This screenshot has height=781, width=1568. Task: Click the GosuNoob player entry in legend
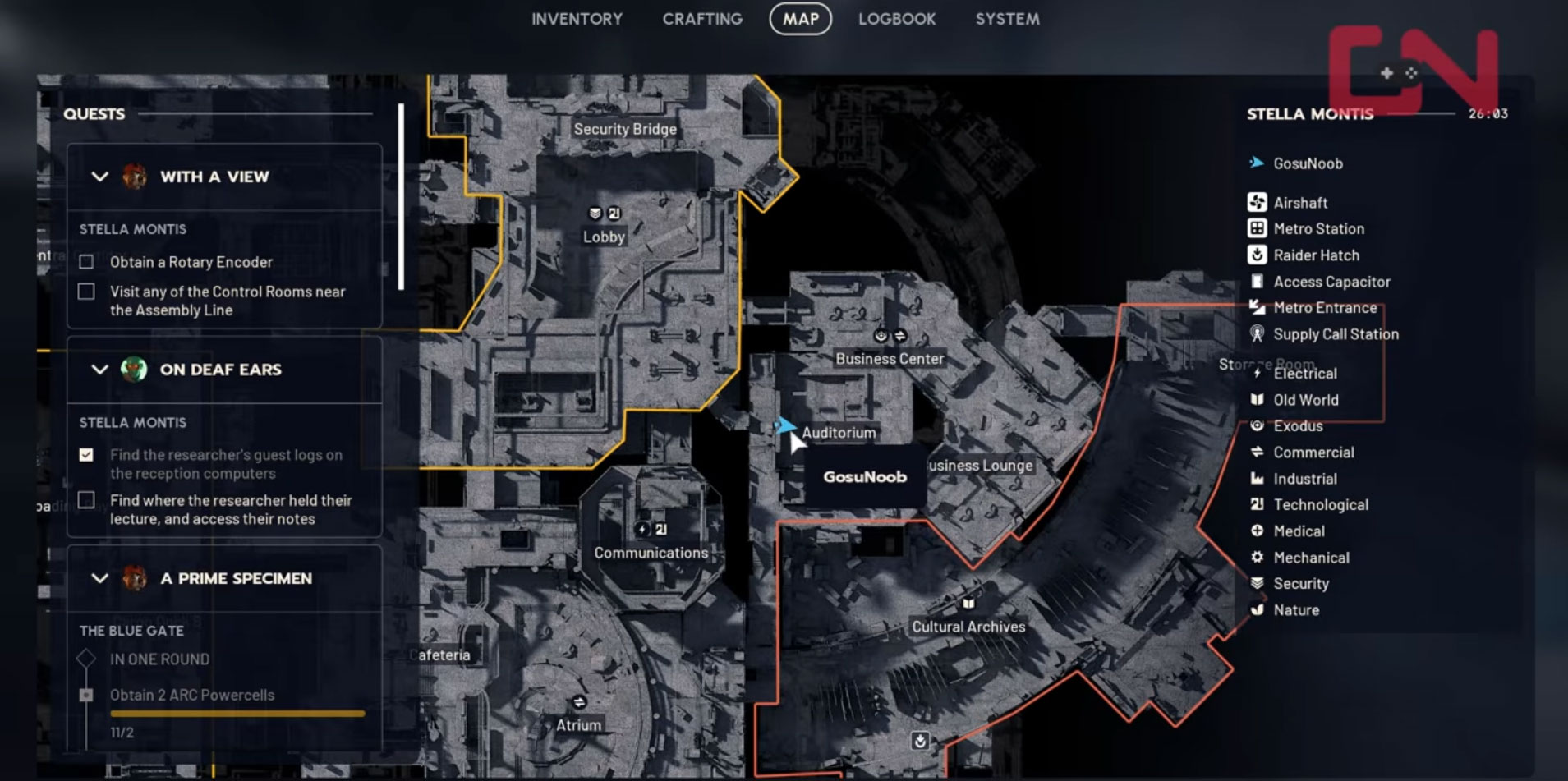[x=1308, y=163]
